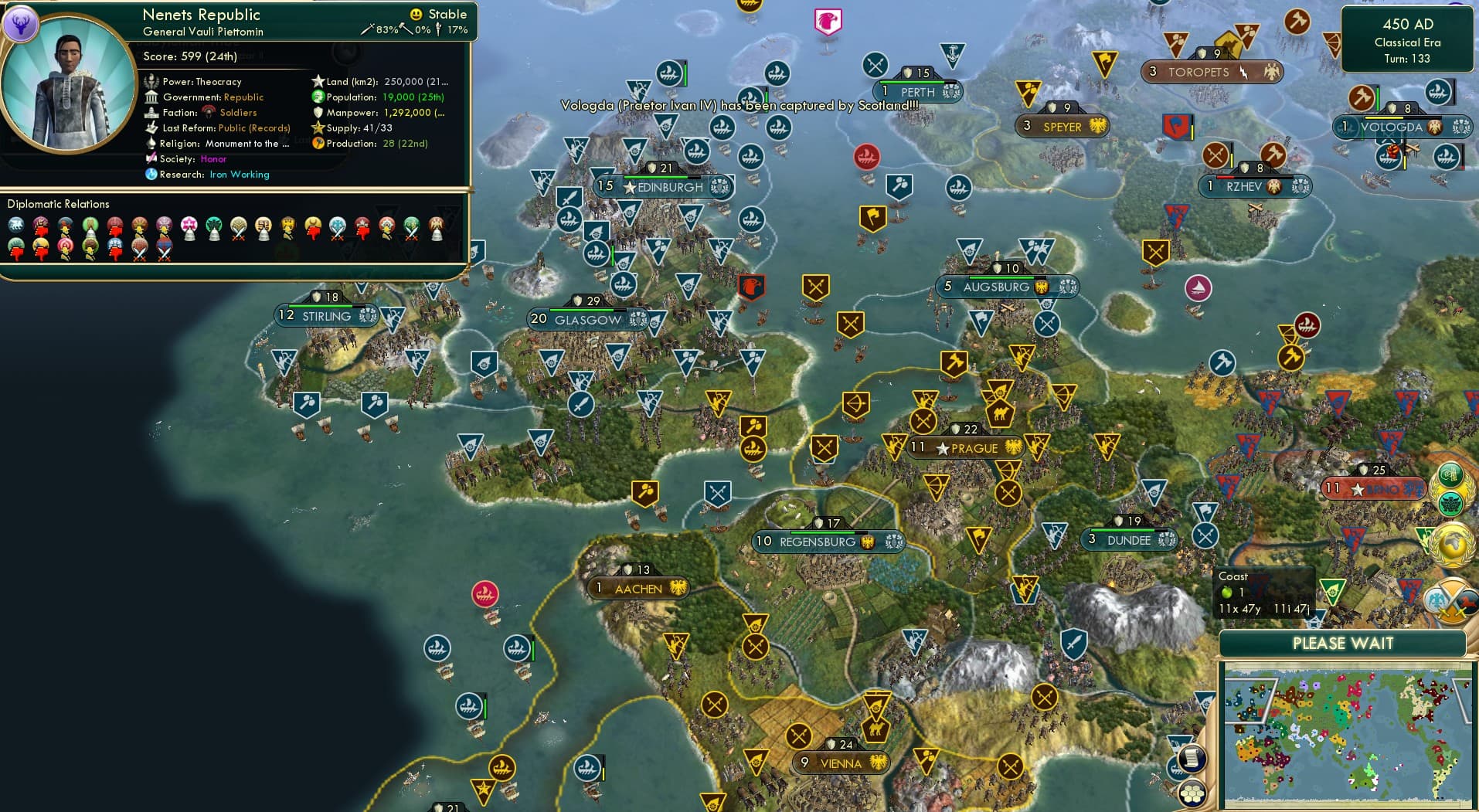Click the Theocracy power icon in leader panel
Screen dimensions: 1479x812
[152, 81]
